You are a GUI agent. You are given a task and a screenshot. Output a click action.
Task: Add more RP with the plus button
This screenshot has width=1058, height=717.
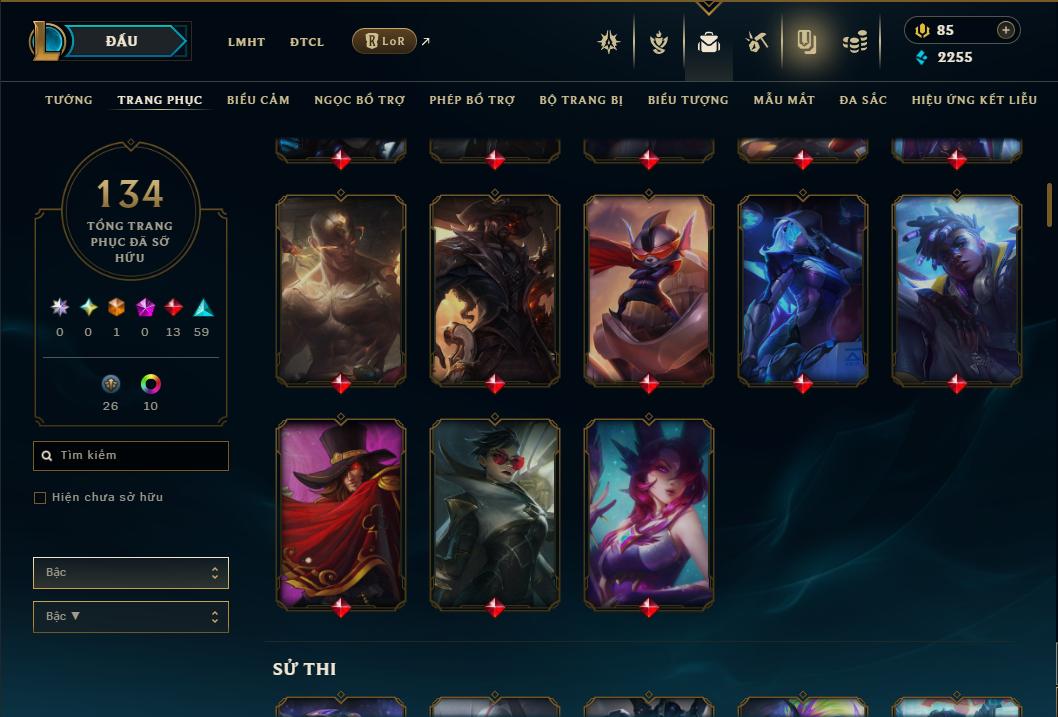click(1006, 30)
